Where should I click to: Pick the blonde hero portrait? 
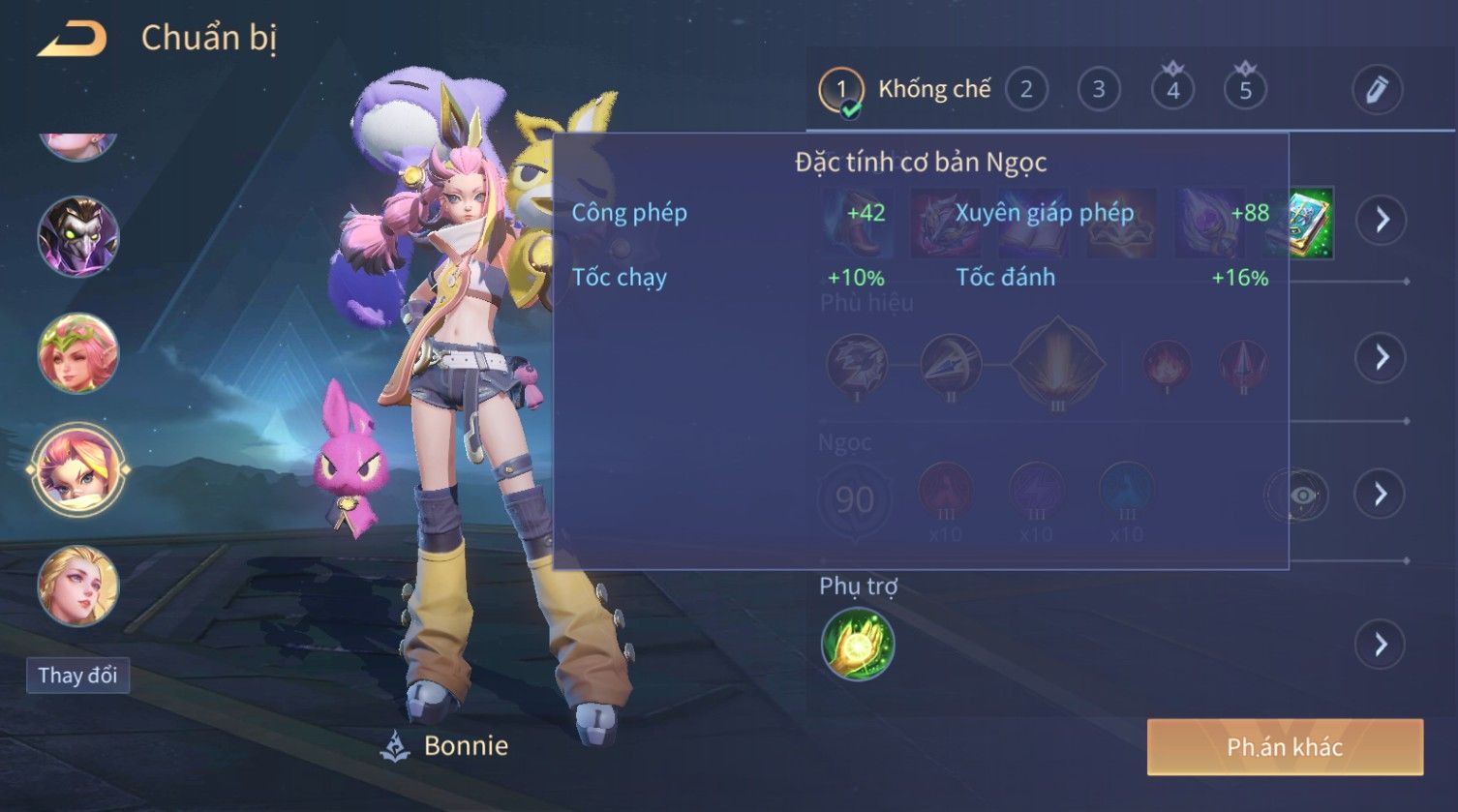[x=77, y=586]
